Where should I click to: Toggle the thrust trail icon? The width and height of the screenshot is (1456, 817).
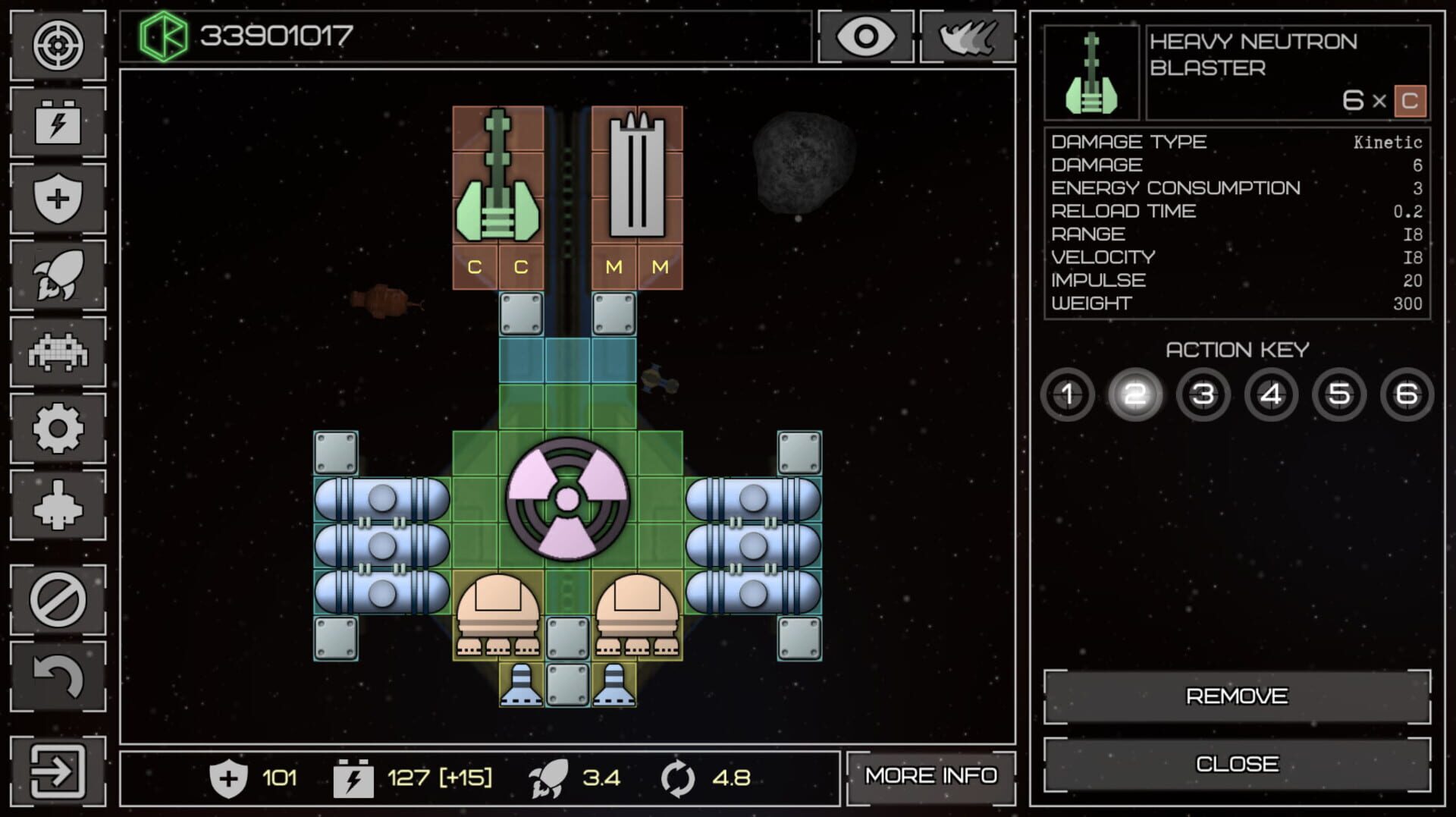[x=967, y=36]
